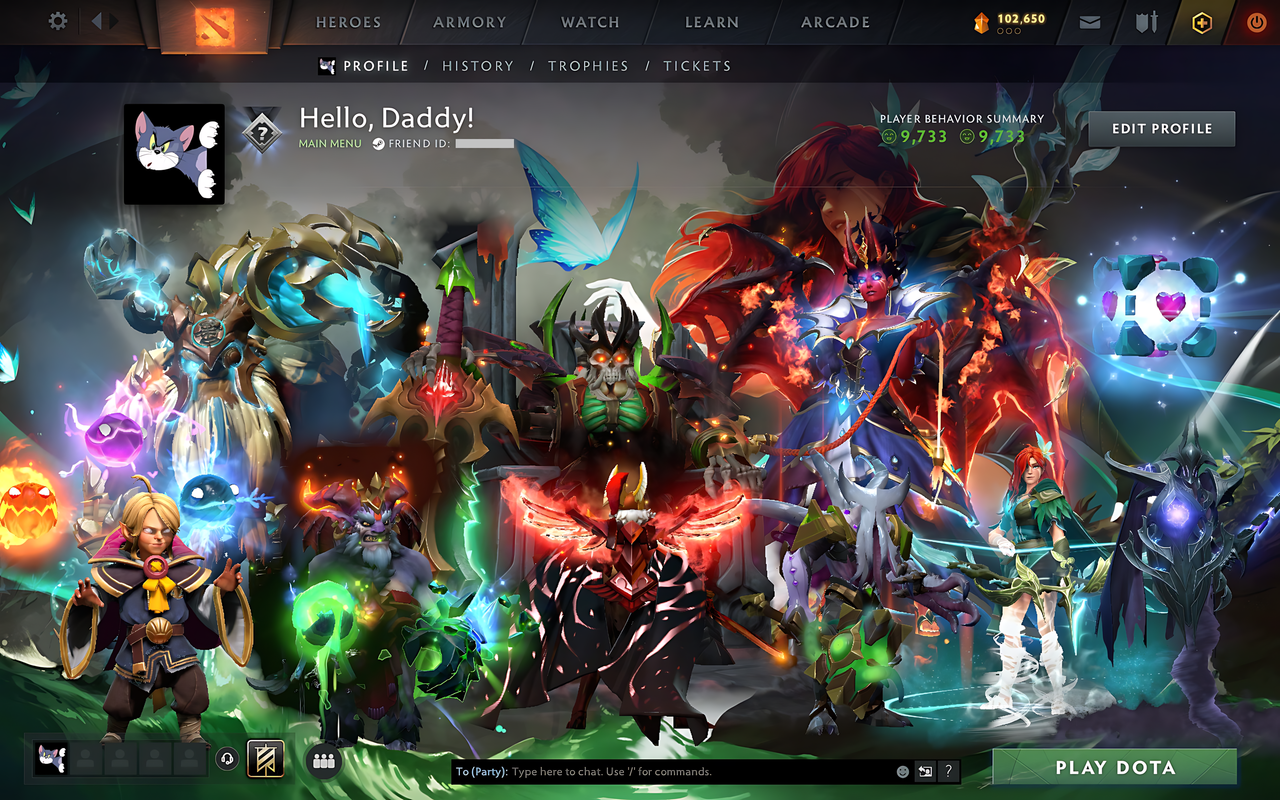Switch to the HISTORY tab
The width and height of the screenshot is (1280, 800).
478,66
